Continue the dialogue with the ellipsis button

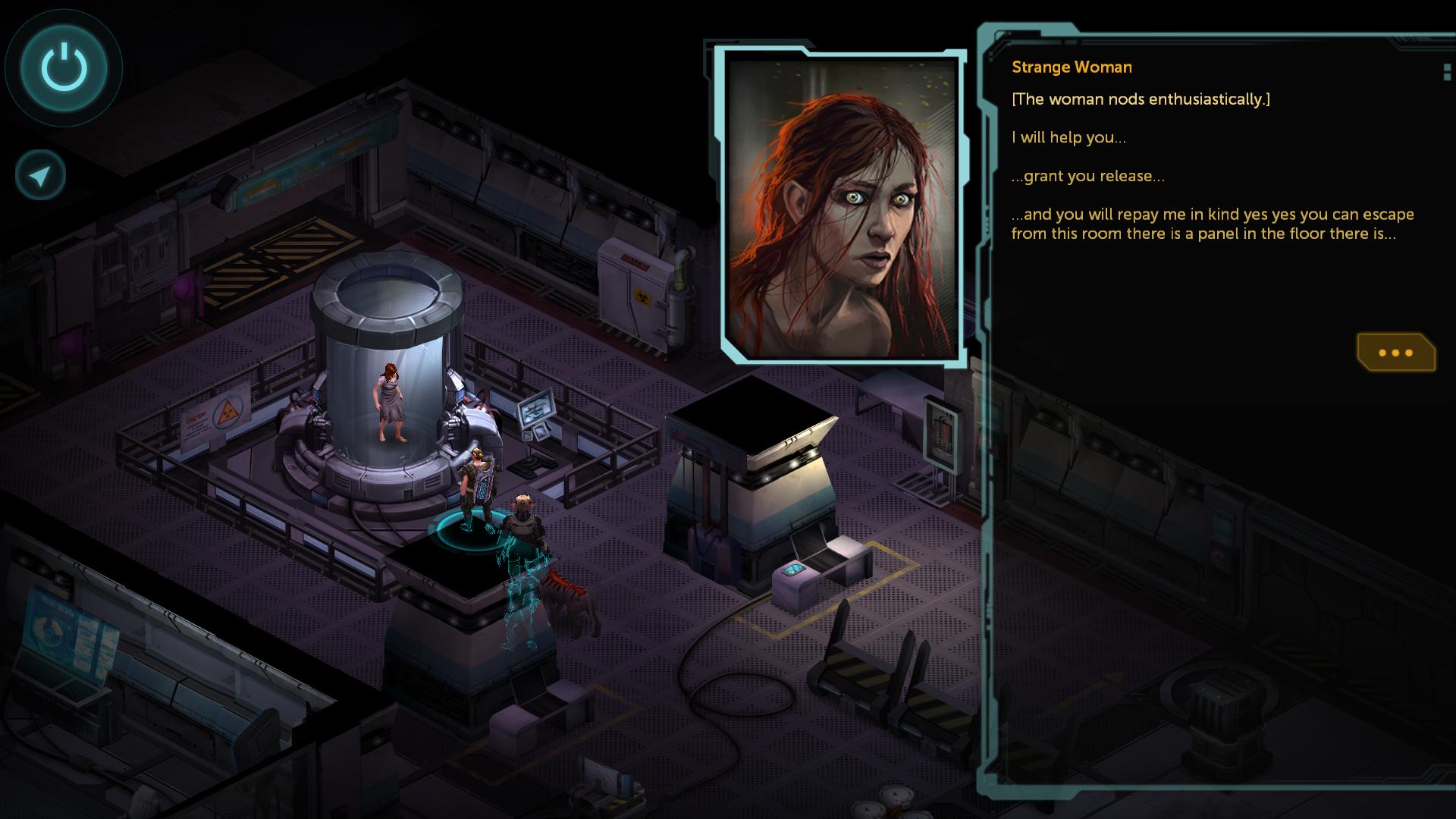click(x=1395, y=353)
